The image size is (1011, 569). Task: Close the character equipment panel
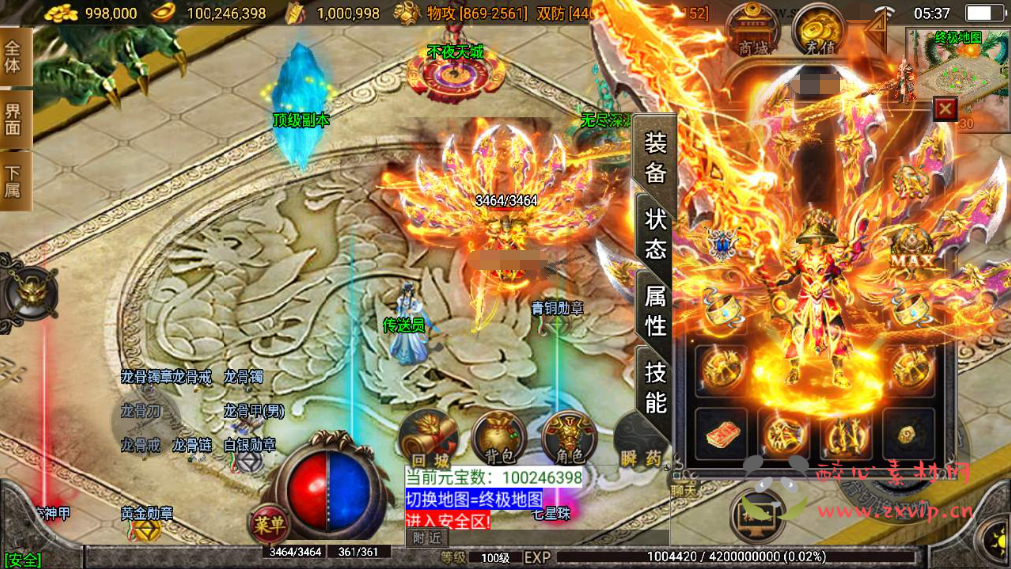click(x=945, y=108)
